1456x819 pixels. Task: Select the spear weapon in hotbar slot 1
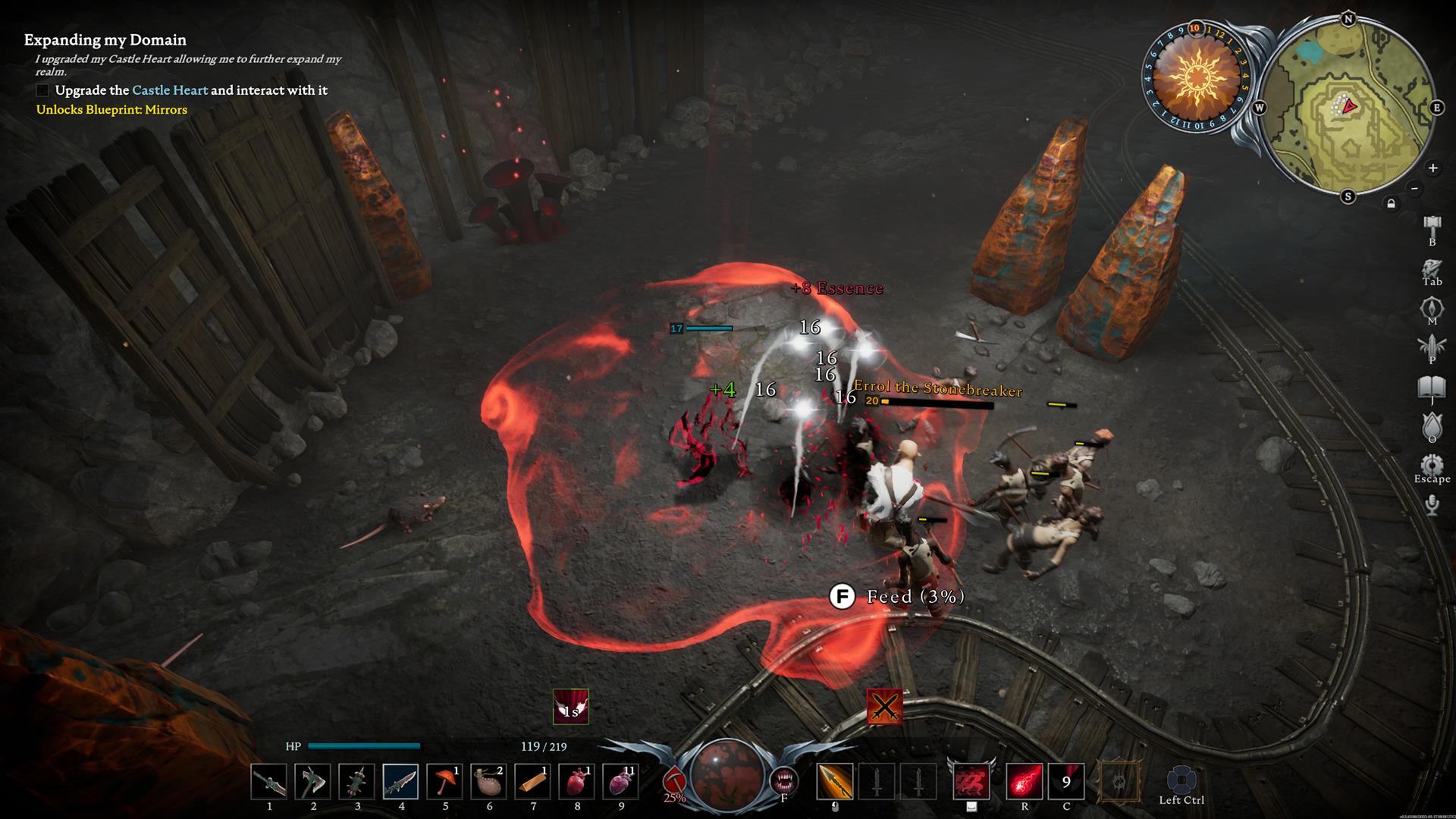coord(269,782)
